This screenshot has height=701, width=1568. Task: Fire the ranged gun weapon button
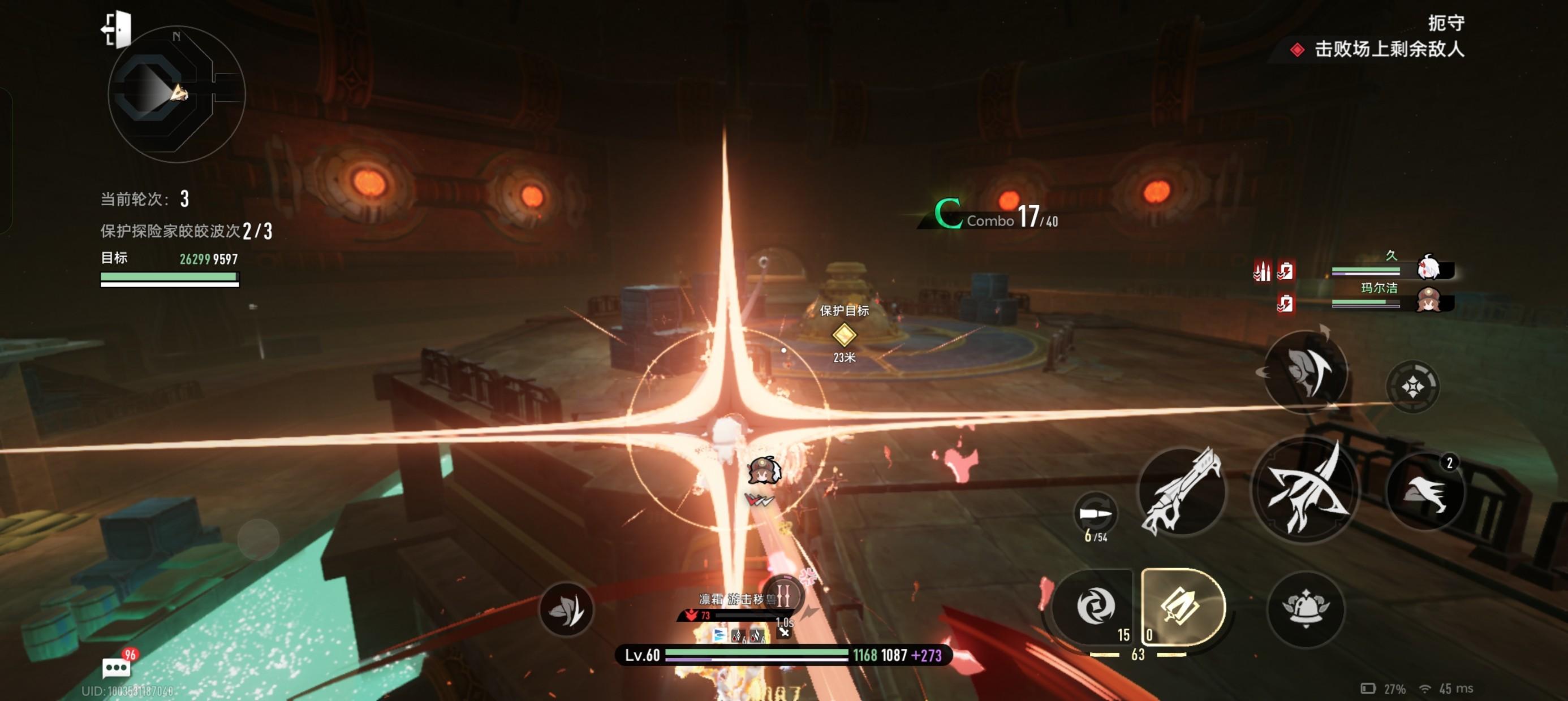pos(1181,492)
